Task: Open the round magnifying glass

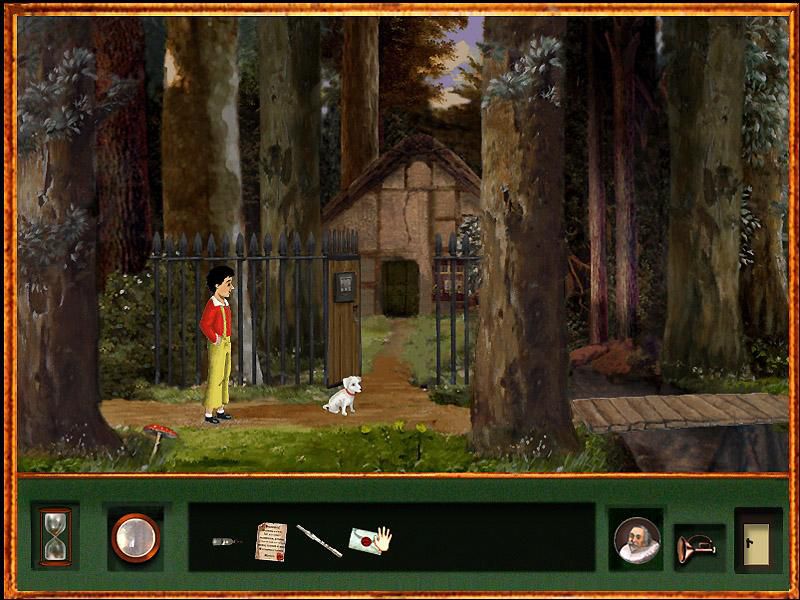Action: [135, 538]
